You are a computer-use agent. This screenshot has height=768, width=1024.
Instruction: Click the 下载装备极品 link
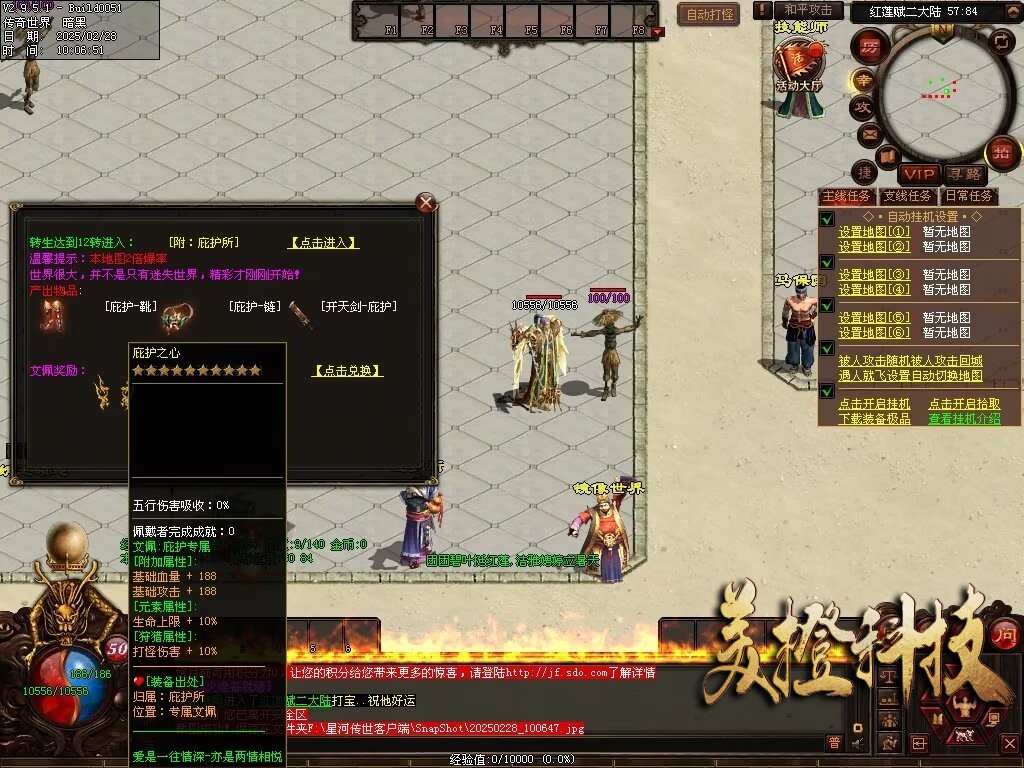coord(874,419)
